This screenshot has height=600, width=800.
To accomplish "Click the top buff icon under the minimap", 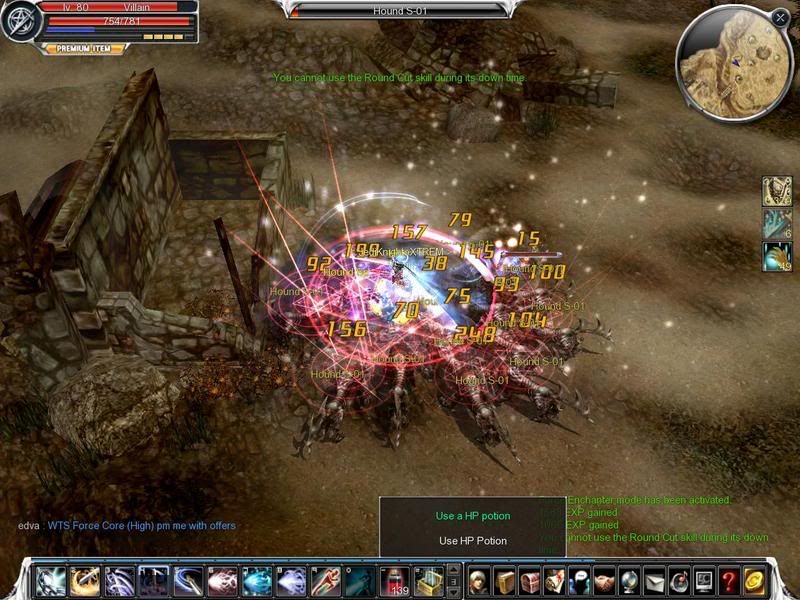I will 777,191.
